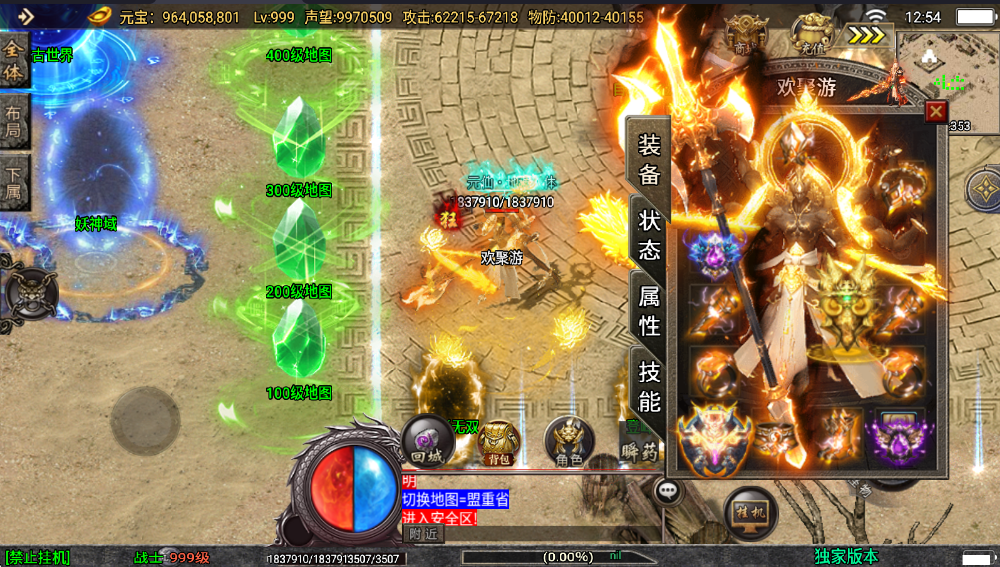Image resolution: width=1000 pixels, height=567 pixels.
Task: Open the 属性 attributes tab
Action: pyautogui.click(x=649, y=310)
